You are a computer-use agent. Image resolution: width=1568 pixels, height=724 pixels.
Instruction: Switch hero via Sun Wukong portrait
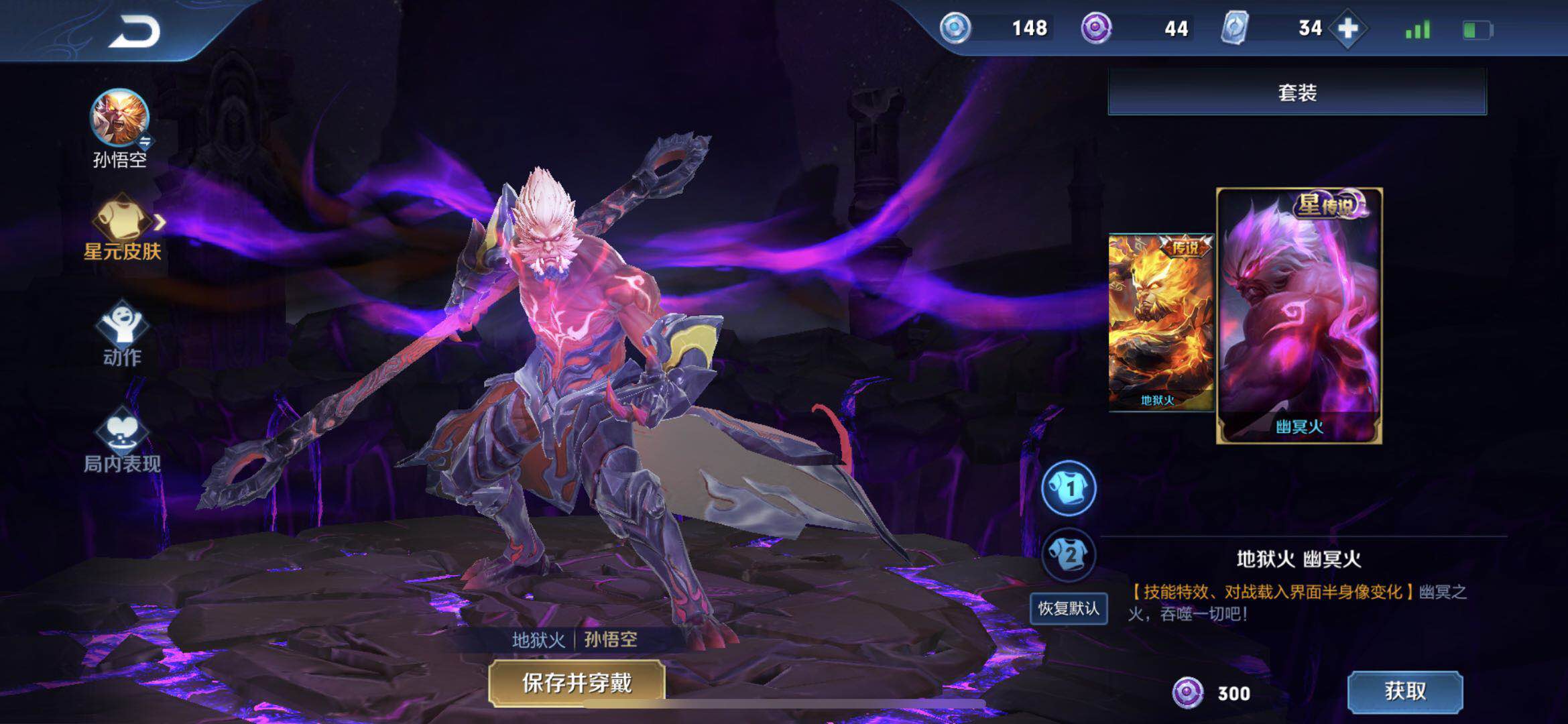(119, 119)
